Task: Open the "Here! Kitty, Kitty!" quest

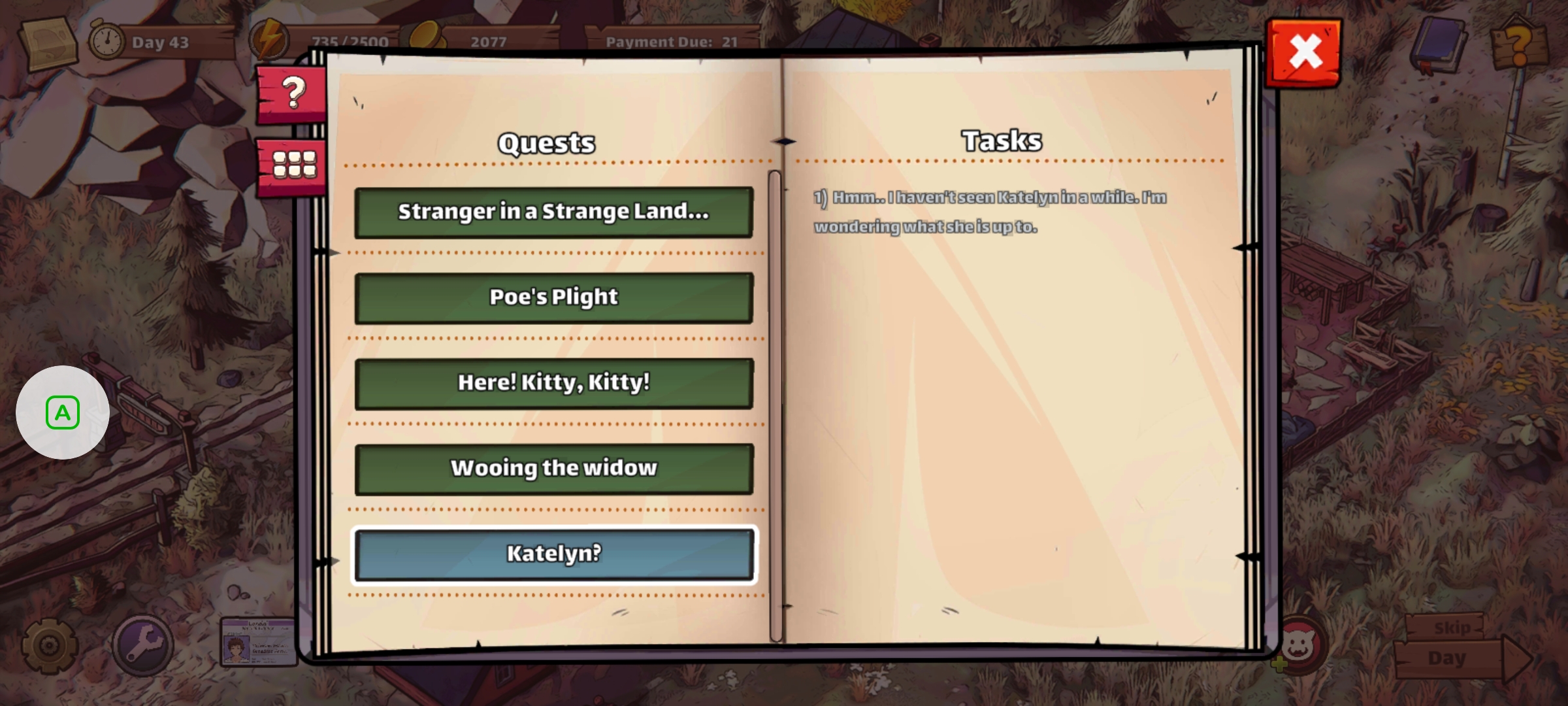Action: (x=553, y=384)
